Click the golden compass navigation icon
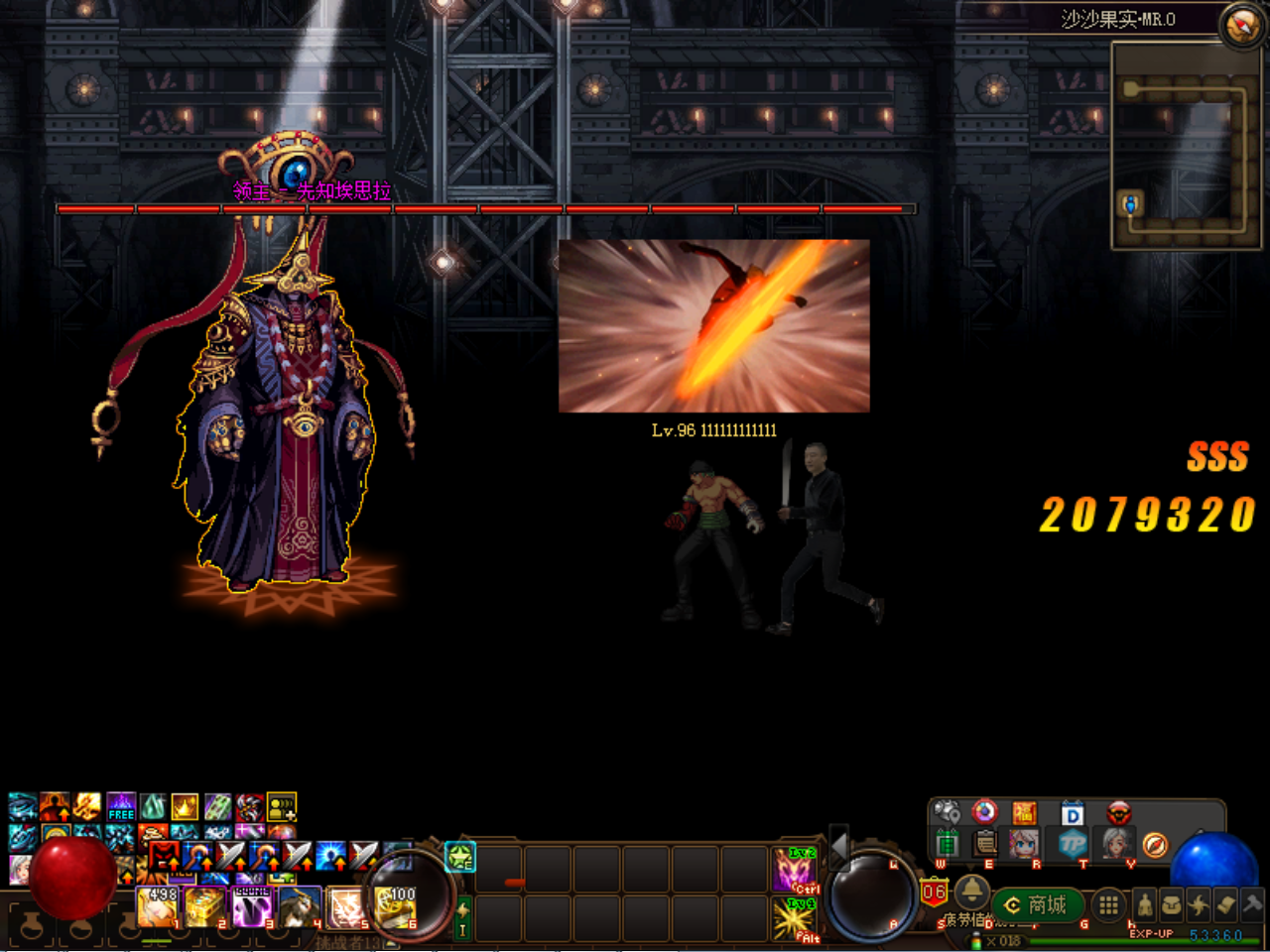Screen dimensions: 1270x952 click(1156, 845)
